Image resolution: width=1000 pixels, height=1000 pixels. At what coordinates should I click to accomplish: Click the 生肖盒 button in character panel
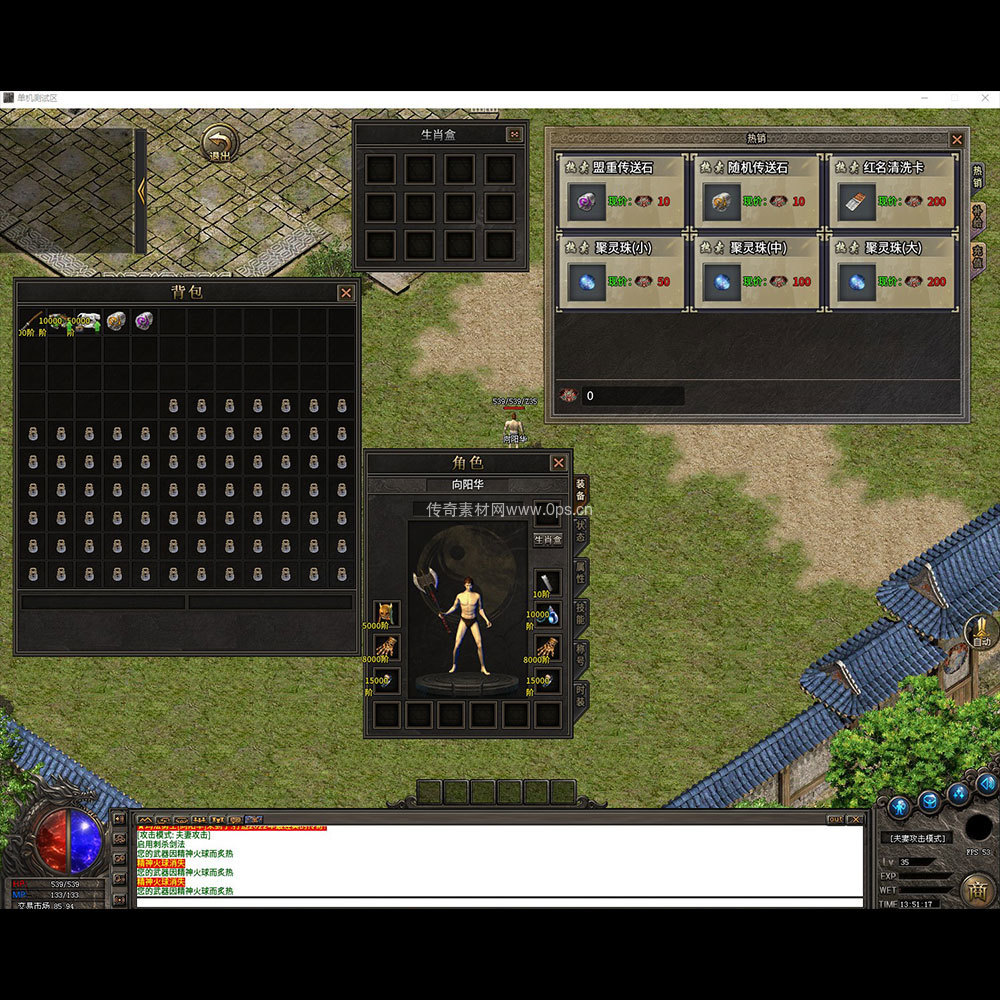pyautogui.click(x=547, y=540)
